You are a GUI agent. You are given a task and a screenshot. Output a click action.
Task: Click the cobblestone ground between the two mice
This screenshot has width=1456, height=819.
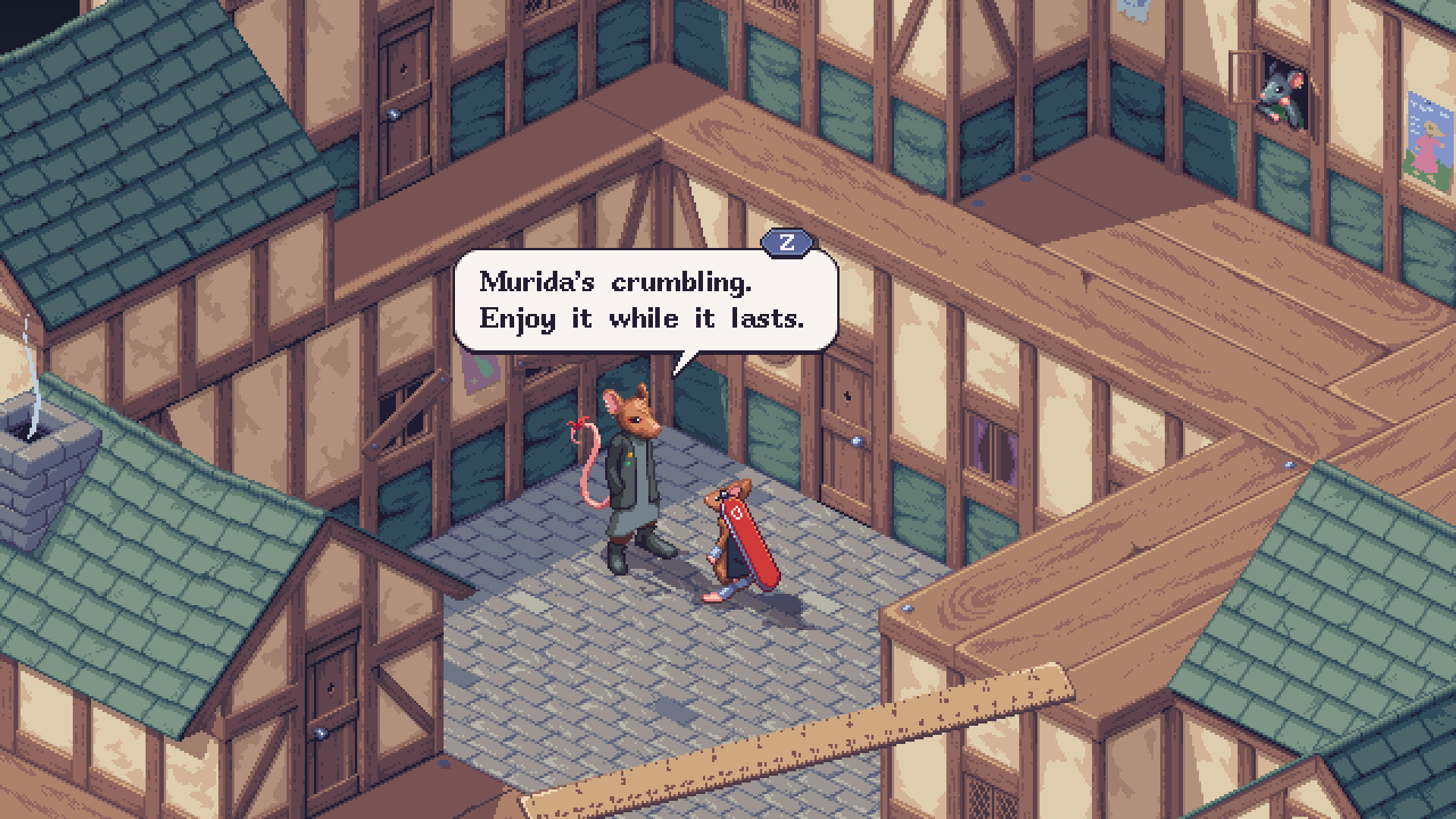(679, 591)
